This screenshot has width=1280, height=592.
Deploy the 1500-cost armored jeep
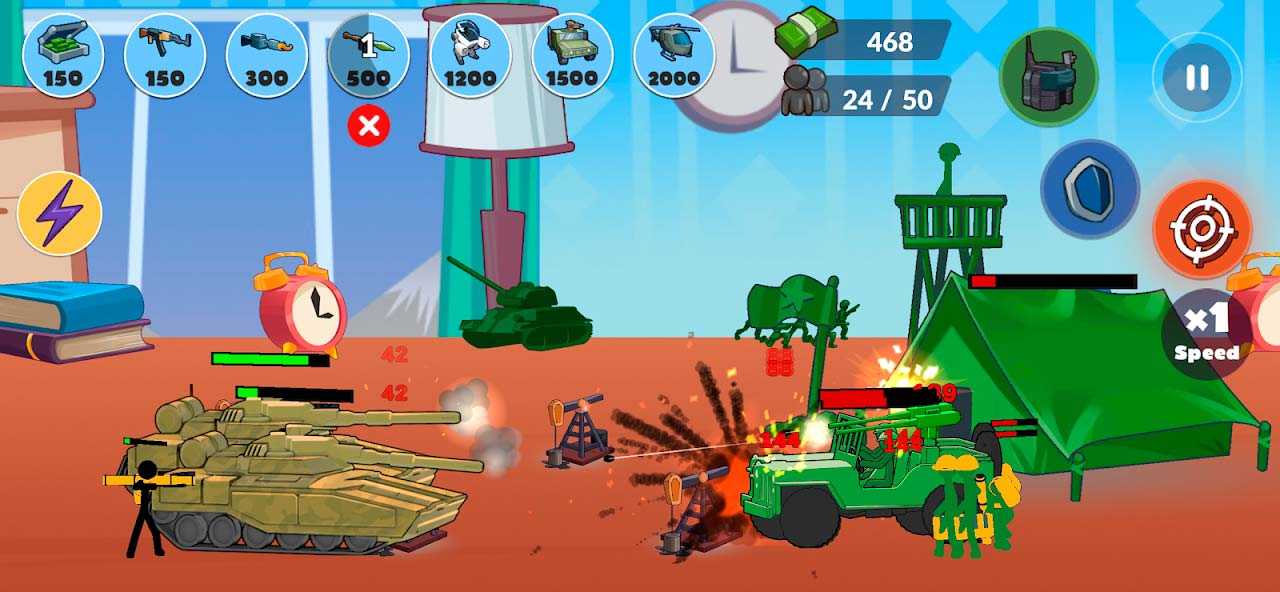click(x=573, y=55)
